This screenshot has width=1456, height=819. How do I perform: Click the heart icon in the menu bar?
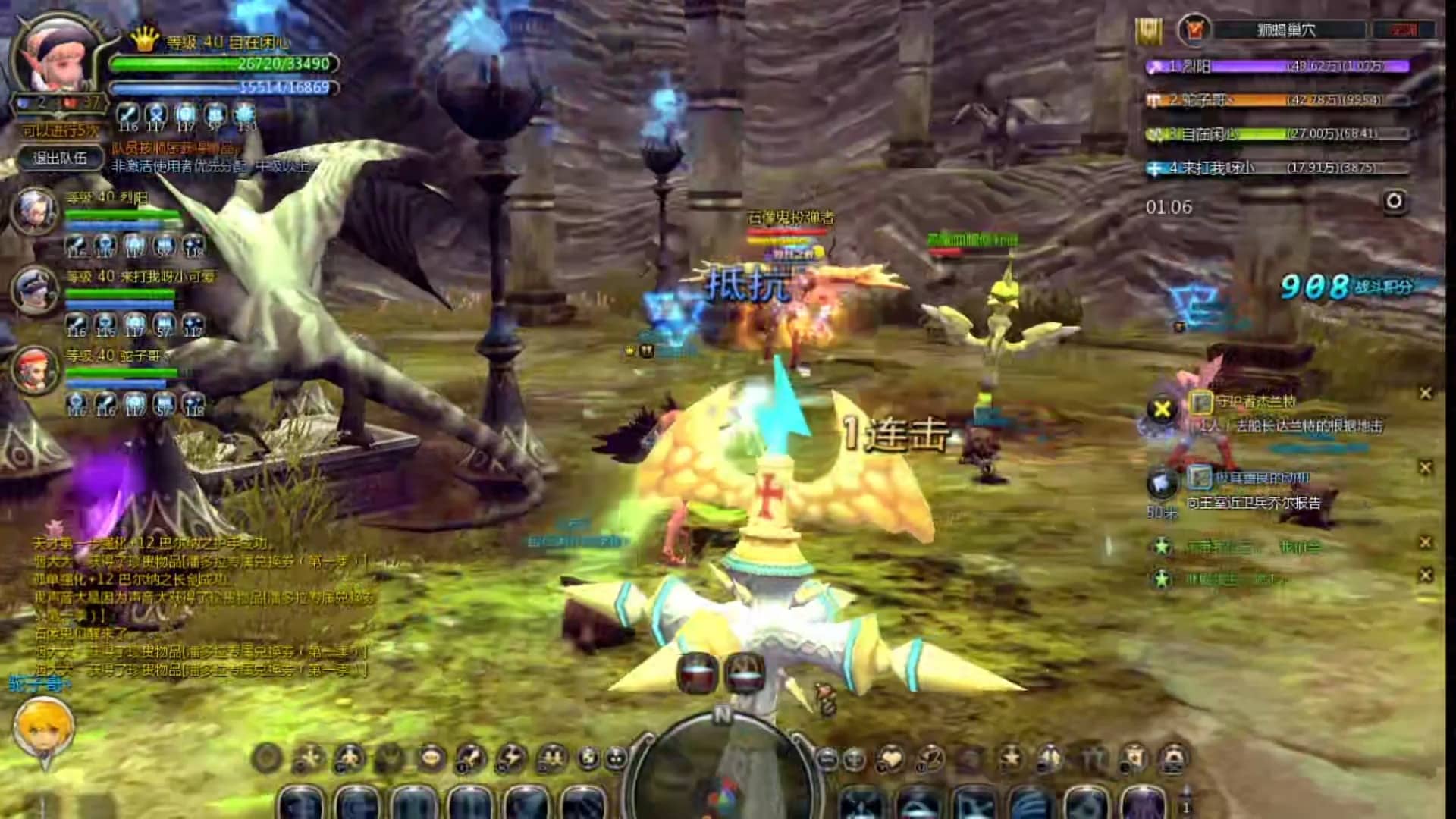pyautogui.click(x=891, y=758)
